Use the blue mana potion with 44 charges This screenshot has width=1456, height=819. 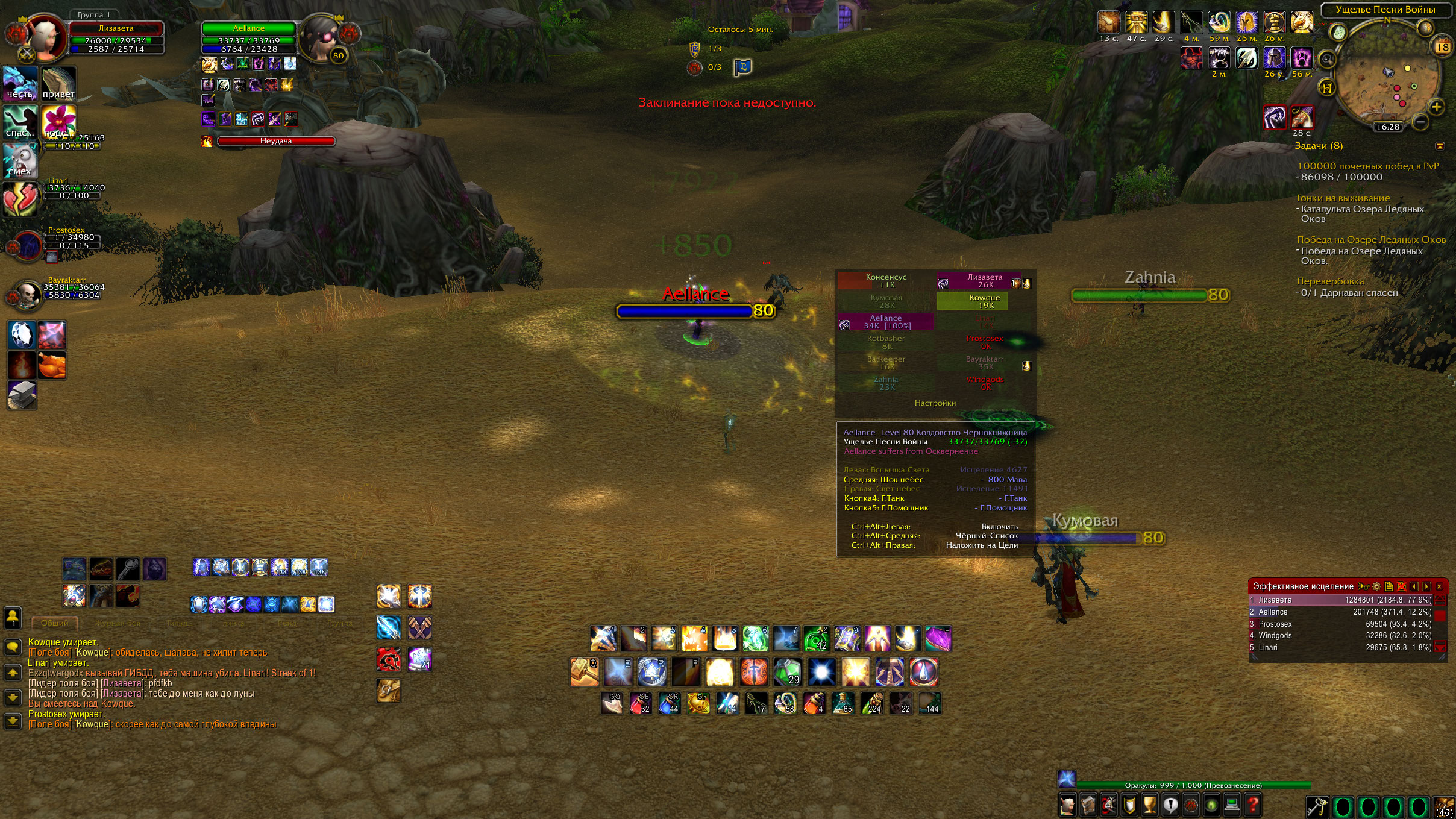click(x=669, y=703)
